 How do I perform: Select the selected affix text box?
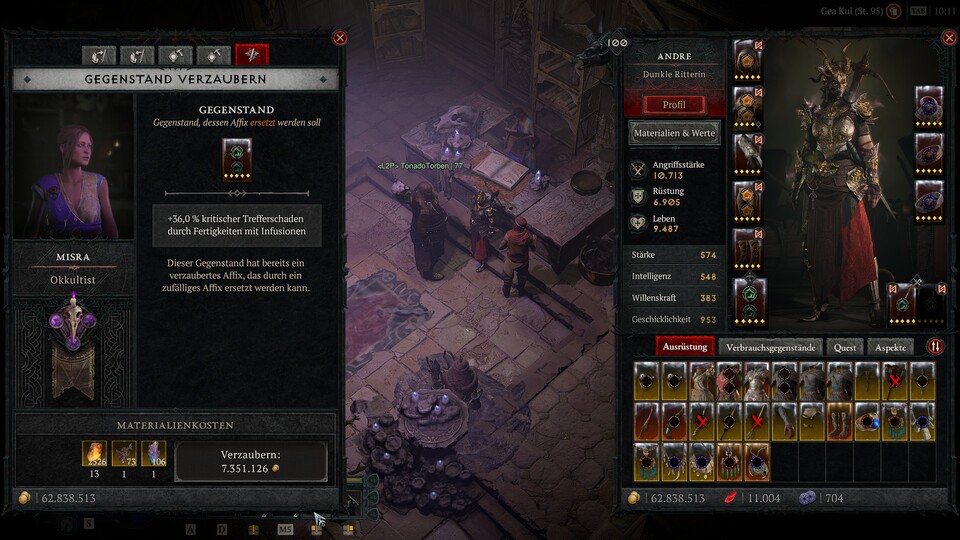237,225
